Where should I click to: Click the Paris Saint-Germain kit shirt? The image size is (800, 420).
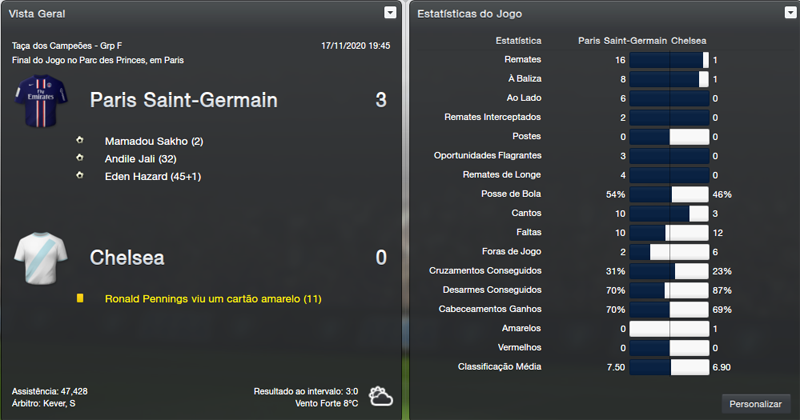pyautogui.click(x=40, y=104)
